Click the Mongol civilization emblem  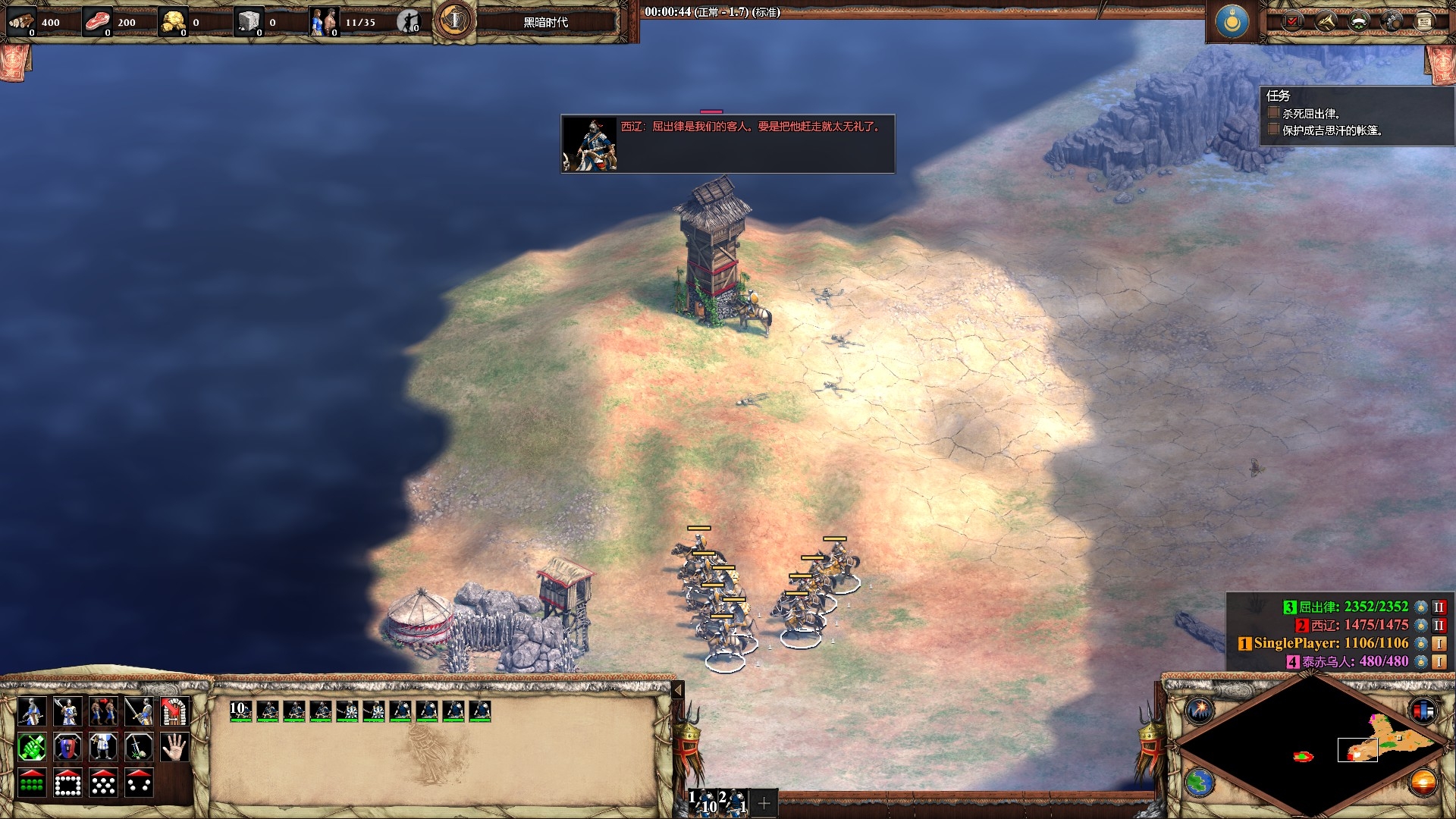point(1232,21)
